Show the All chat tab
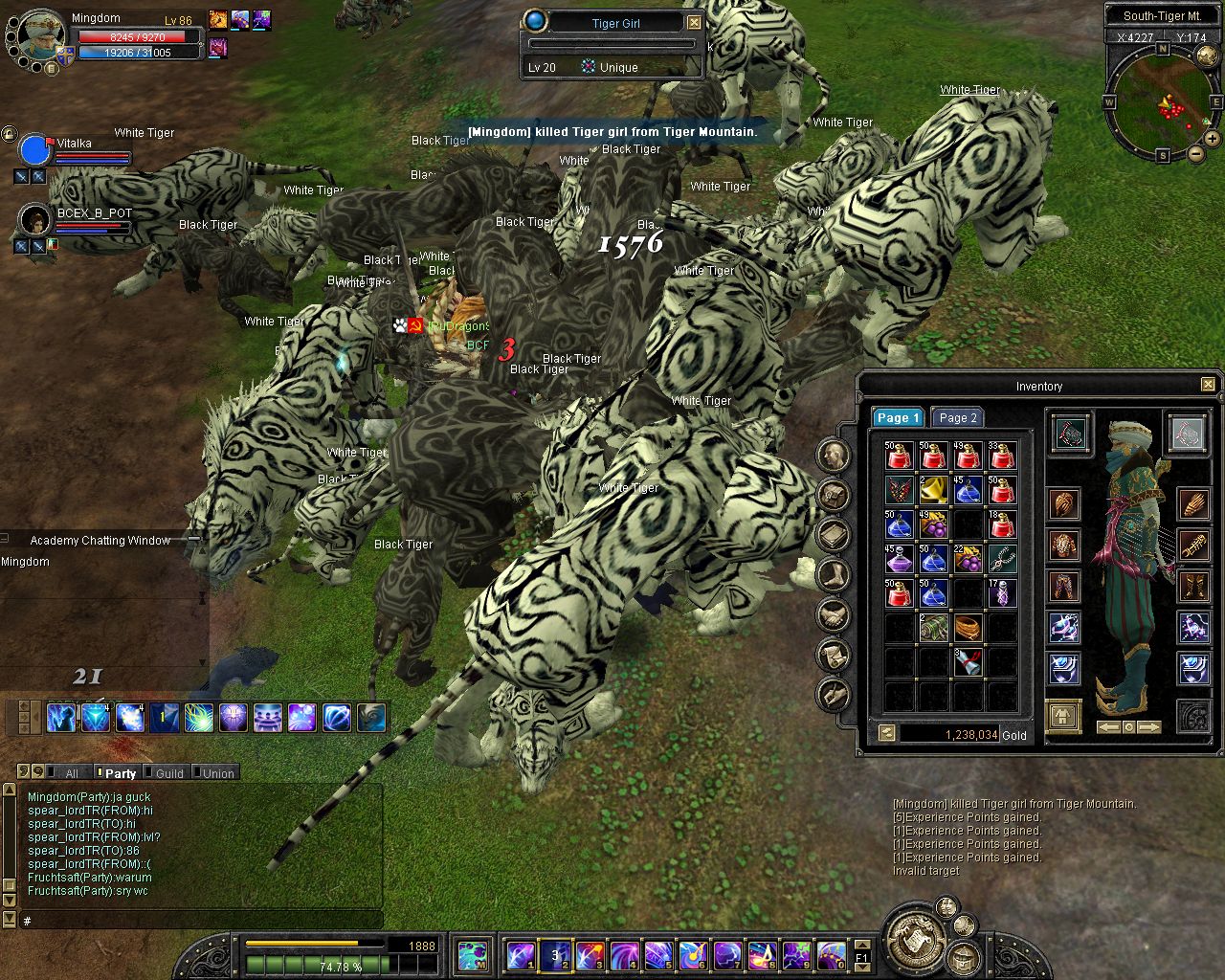This screenshot has height=980, width=1225. point(71,773)
